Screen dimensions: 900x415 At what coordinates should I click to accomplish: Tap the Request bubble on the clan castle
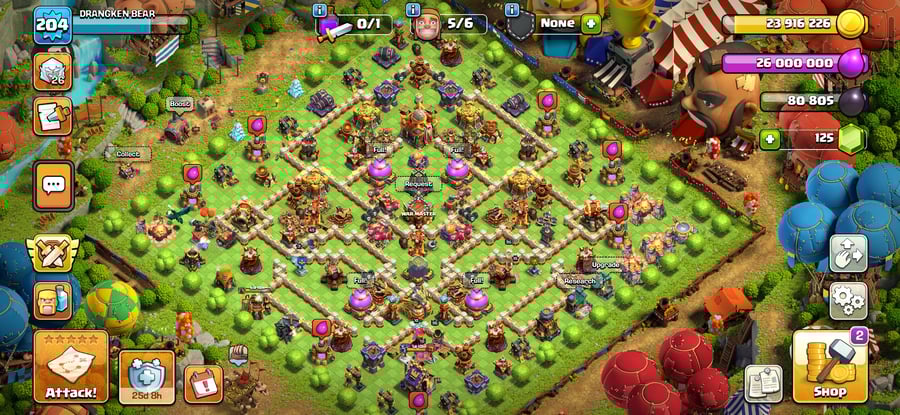(419, 184)
